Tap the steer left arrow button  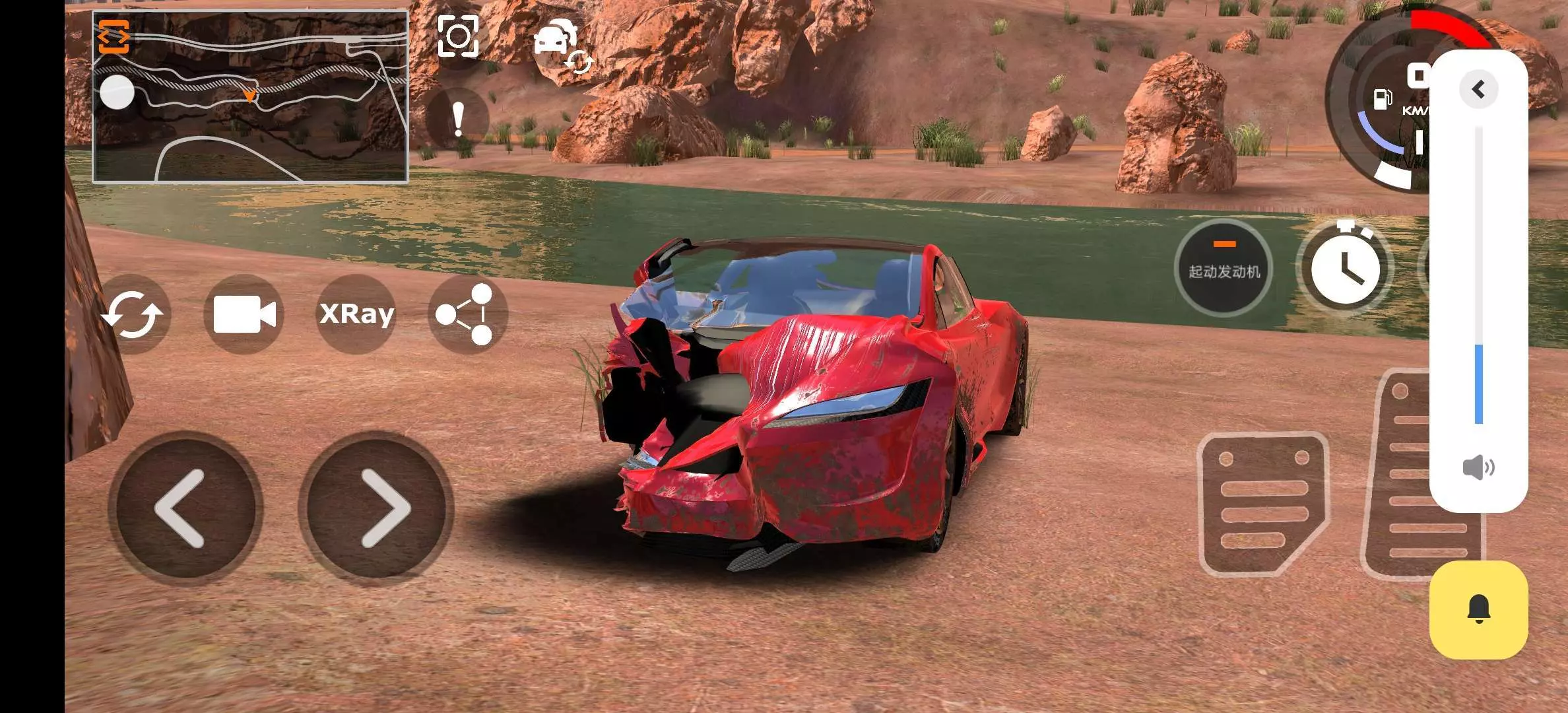(185, 508)
